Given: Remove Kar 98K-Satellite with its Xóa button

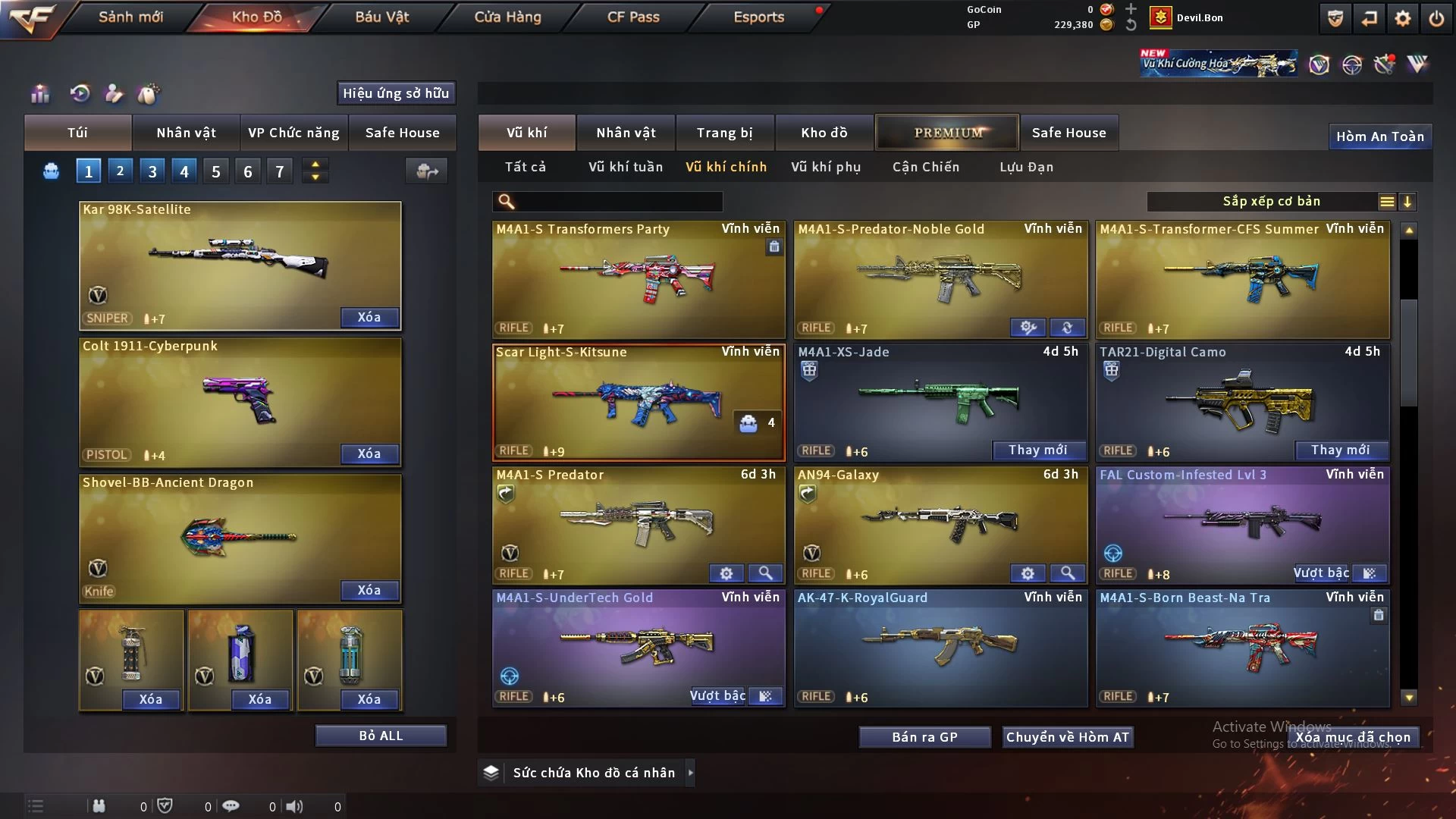Looking at the screenshot, I should coord(369,317).
